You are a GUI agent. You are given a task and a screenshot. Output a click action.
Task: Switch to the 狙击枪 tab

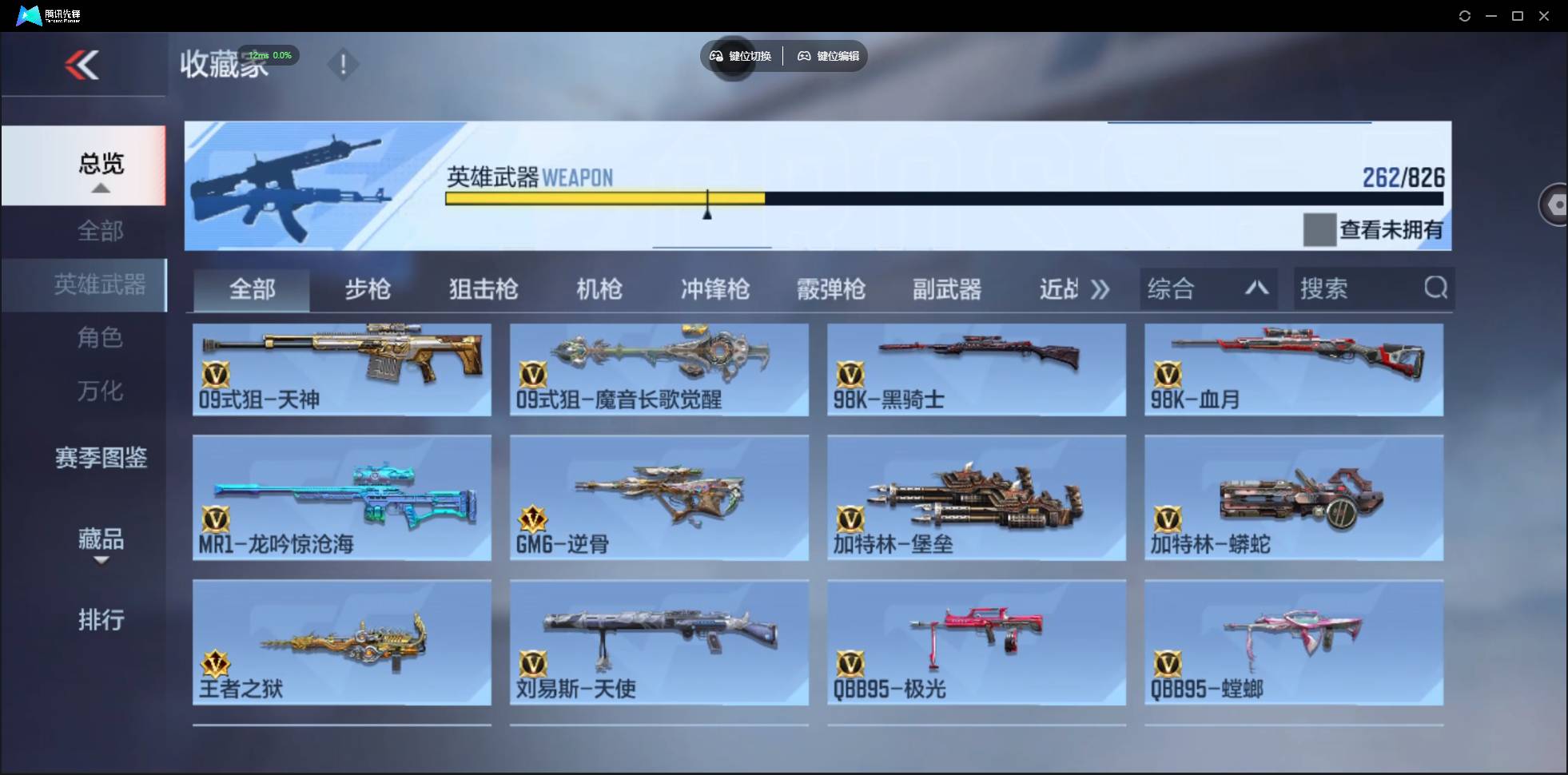pos(483,289)
